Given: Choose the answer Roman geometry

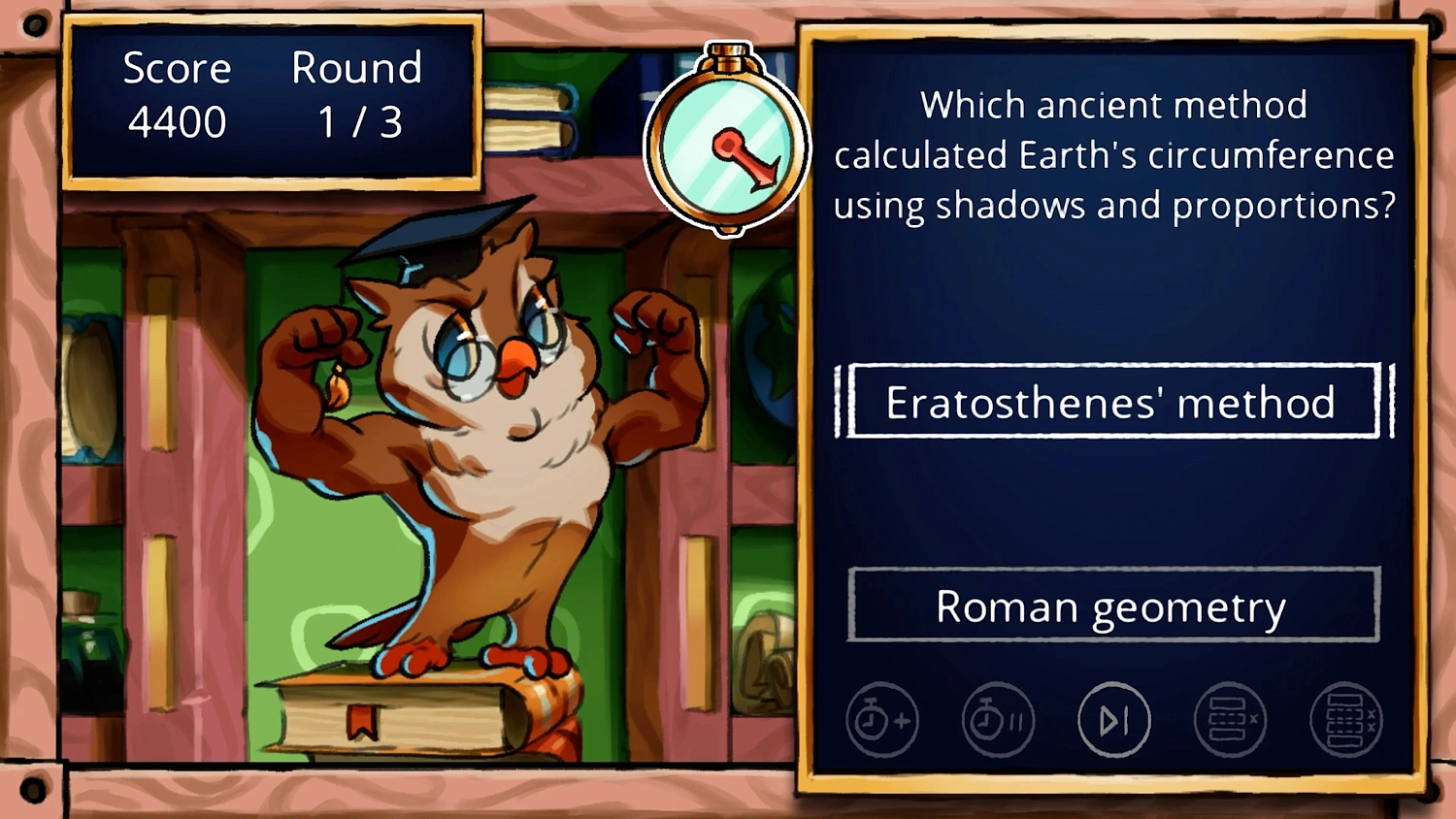Looking at the screenshot, I should [1111, 606].
